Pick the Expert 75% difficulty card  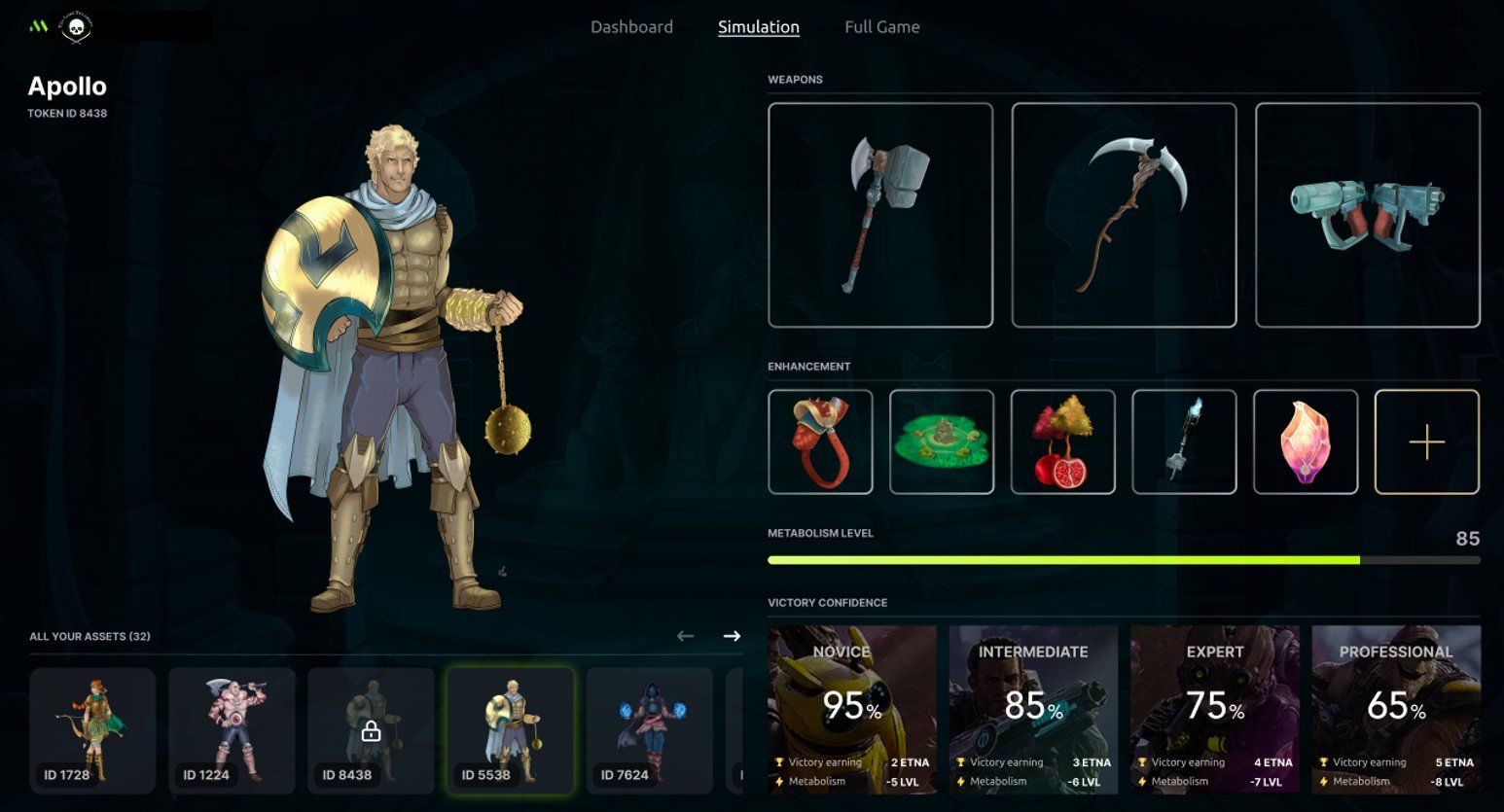point(1214,709)
